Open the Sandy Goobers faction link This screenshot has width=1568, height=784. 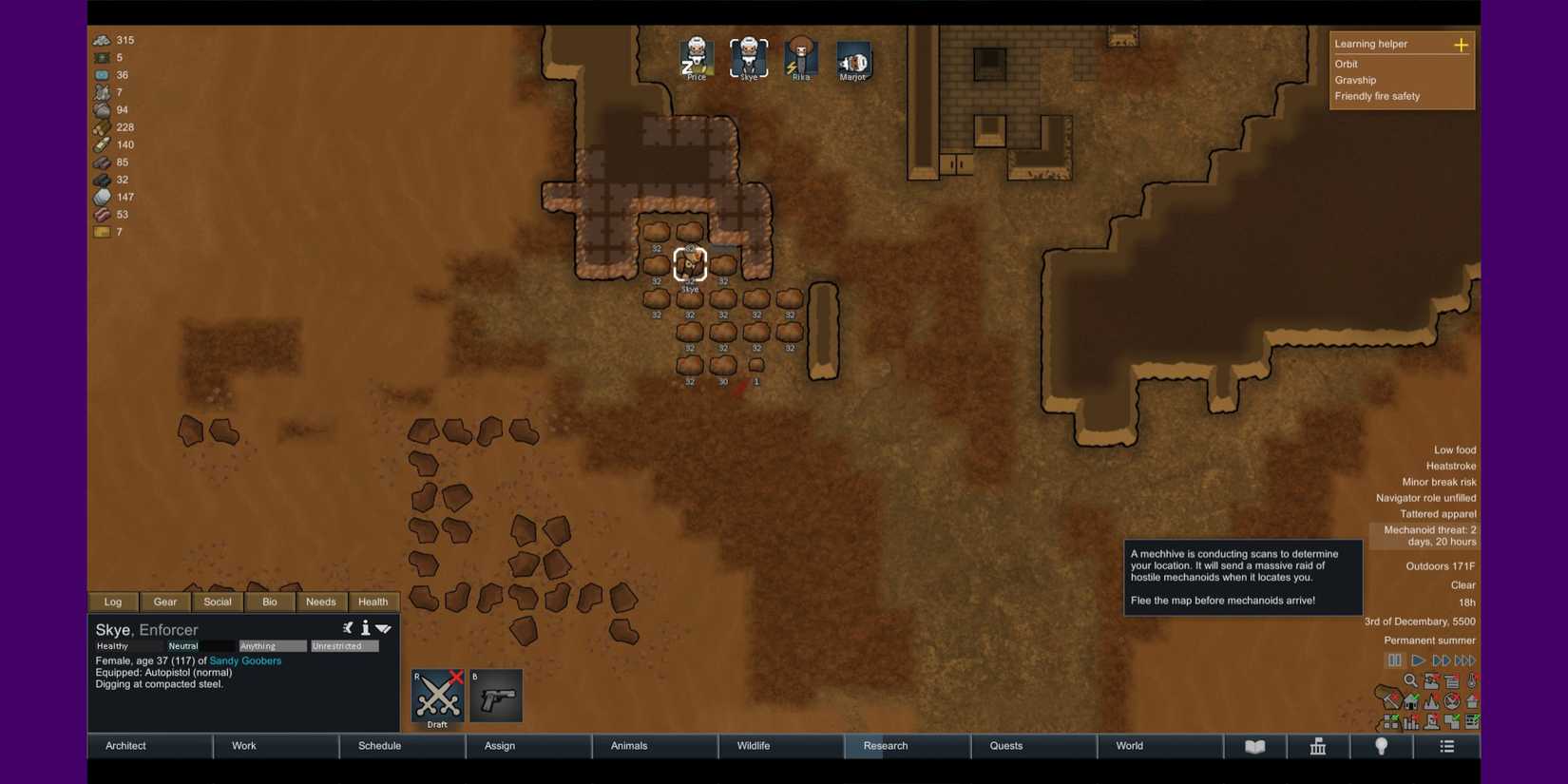(245, 660)
